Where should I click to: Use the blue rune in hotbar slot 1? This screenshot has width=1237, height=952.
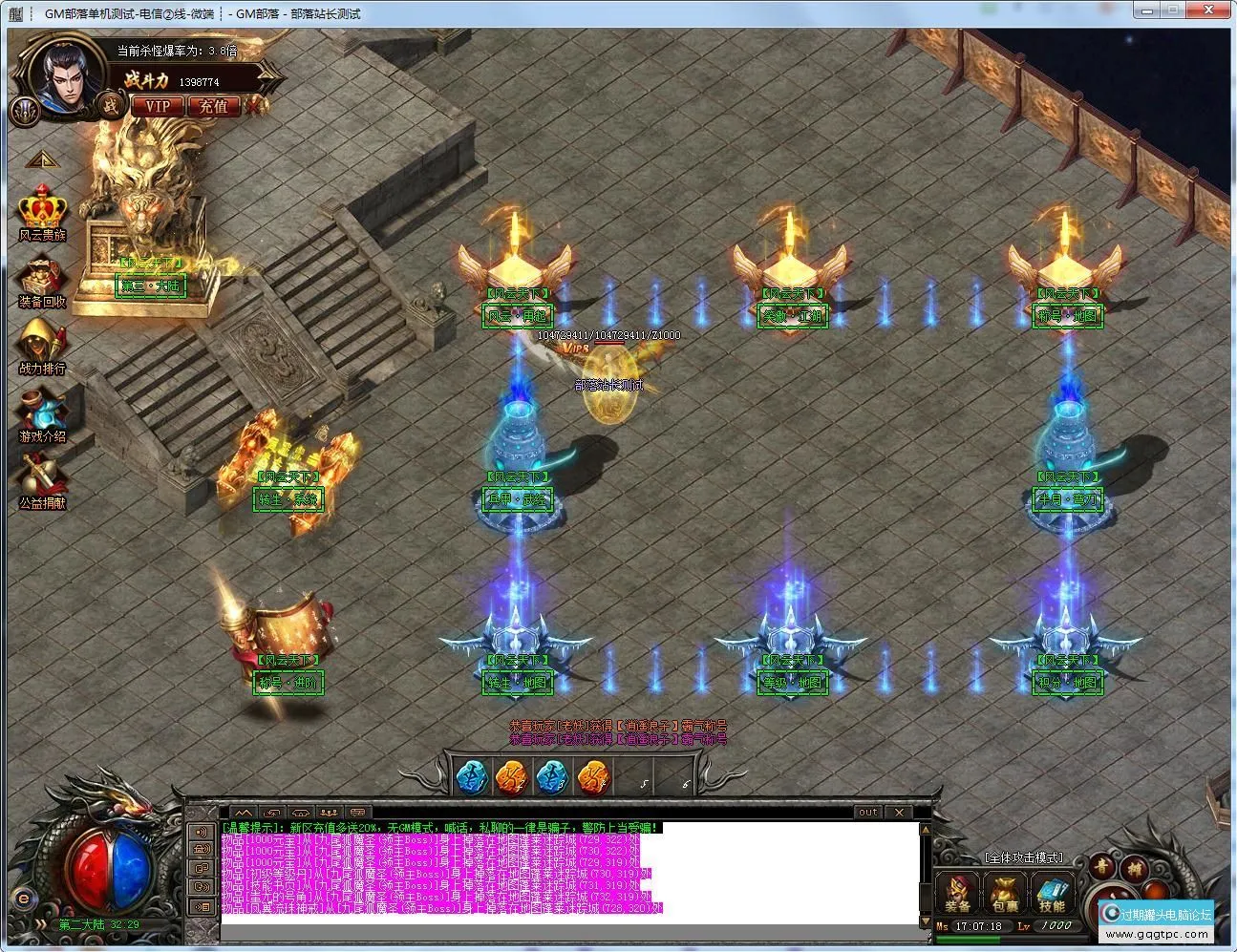click(x=471, y=778)
